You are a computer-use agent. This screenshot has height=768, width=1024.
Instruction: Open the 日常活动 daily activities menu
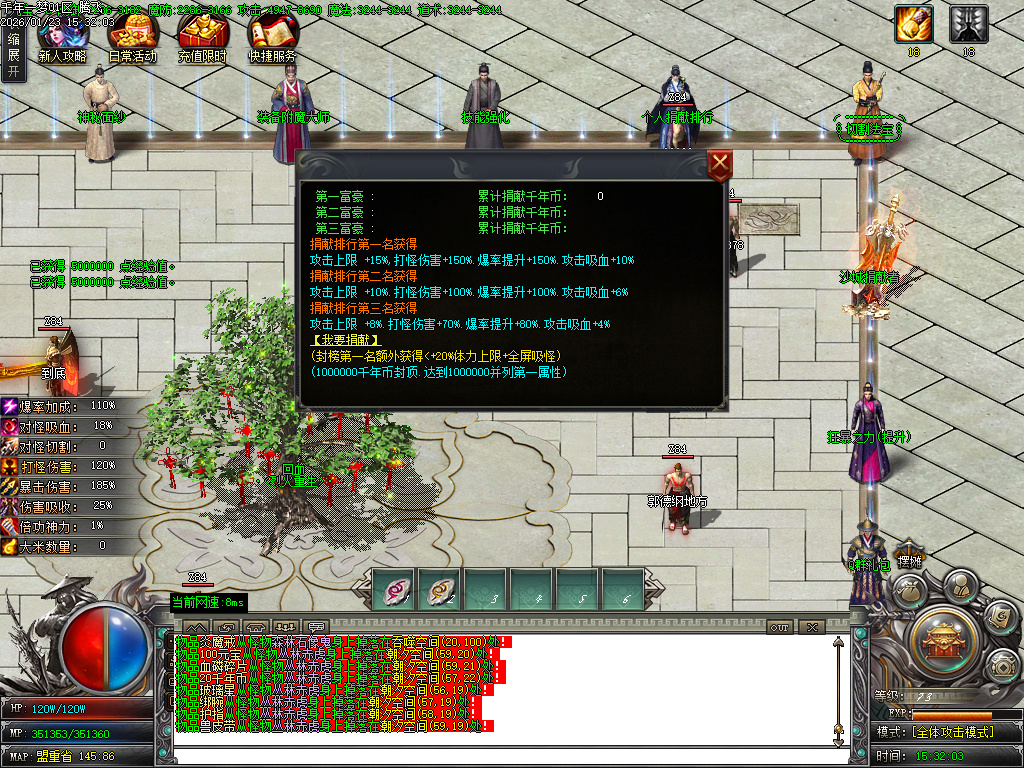[133, 38]
